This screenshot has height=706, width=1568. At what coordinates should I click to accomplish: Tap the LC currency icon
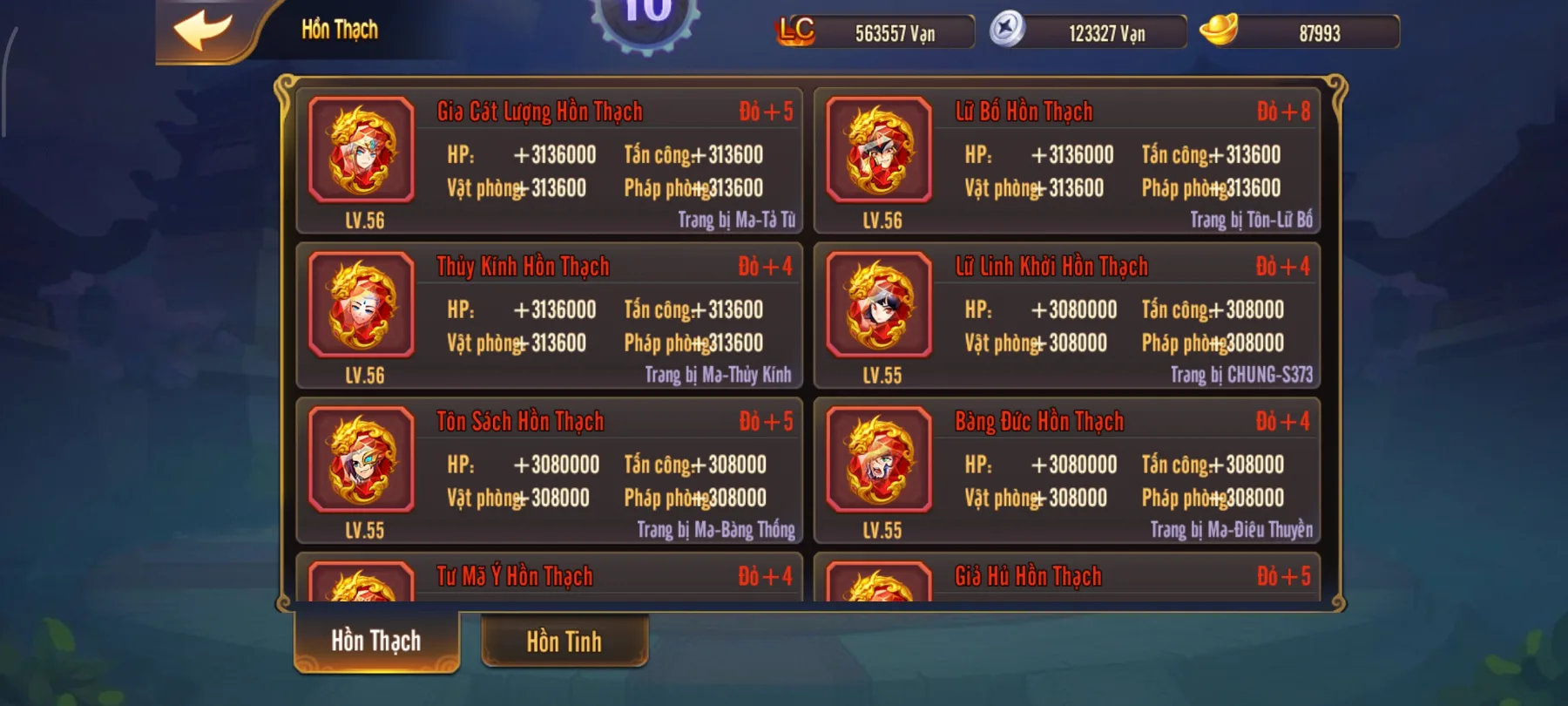(x=796, y=31)
